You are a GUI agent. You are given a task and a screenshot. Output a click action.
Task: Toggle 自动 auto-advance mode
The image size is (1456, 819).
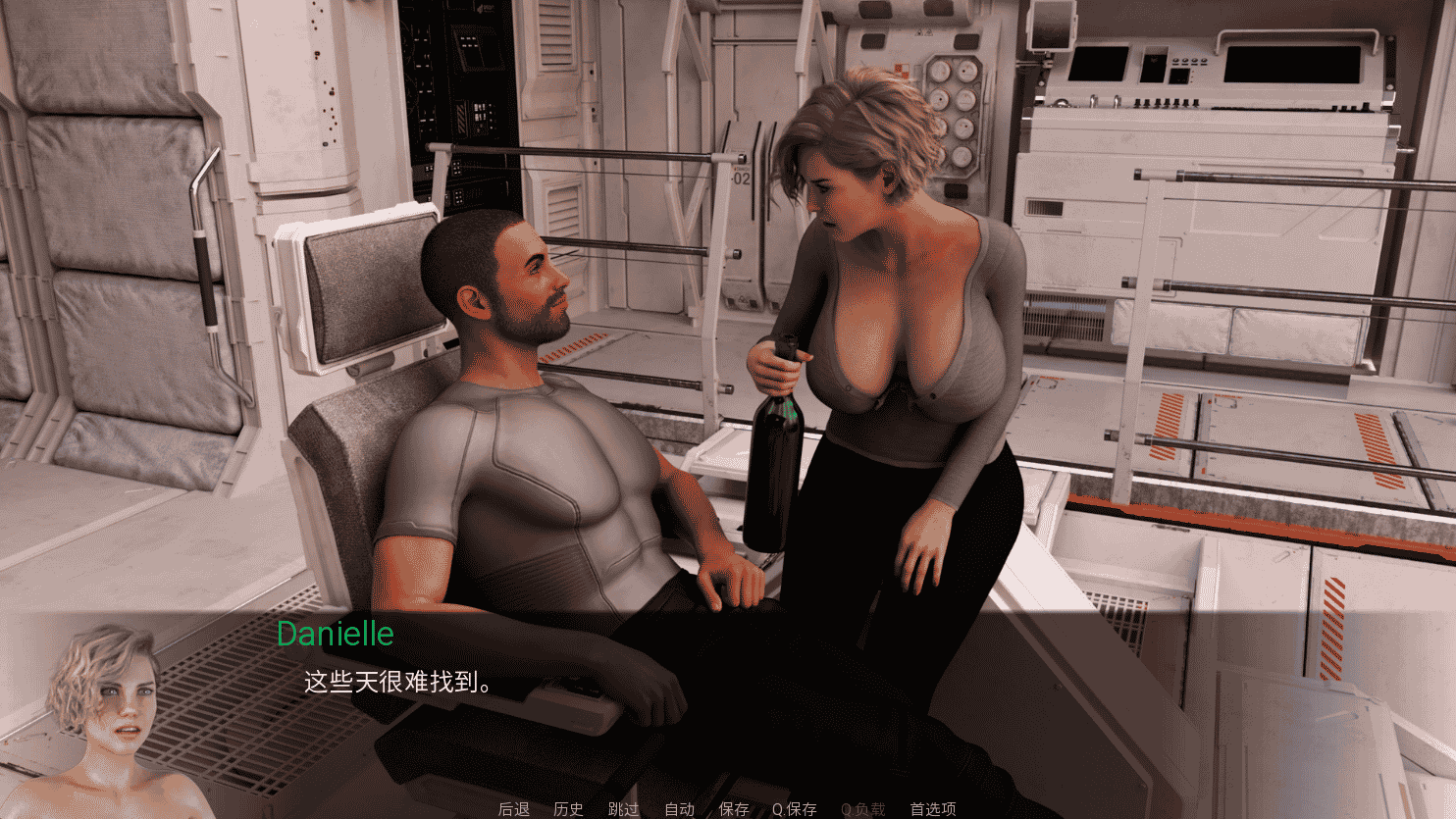coord(678,809)
